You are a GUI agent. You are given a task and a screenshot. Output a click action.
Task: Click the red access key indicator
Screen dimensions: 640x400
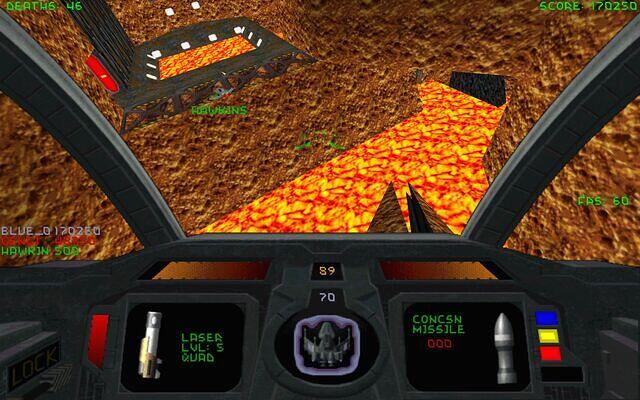[x=545, y=353]
